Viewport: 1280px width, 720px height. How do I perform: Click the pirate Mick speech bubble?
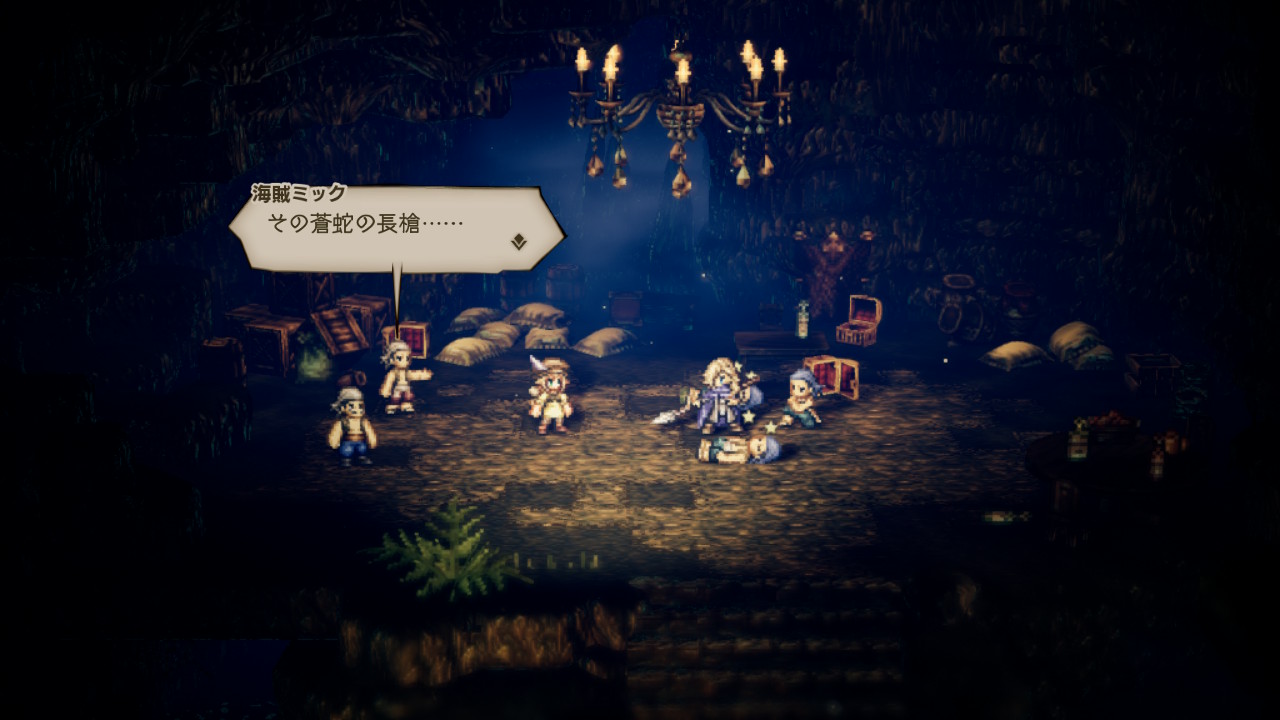tap(396, 228)
